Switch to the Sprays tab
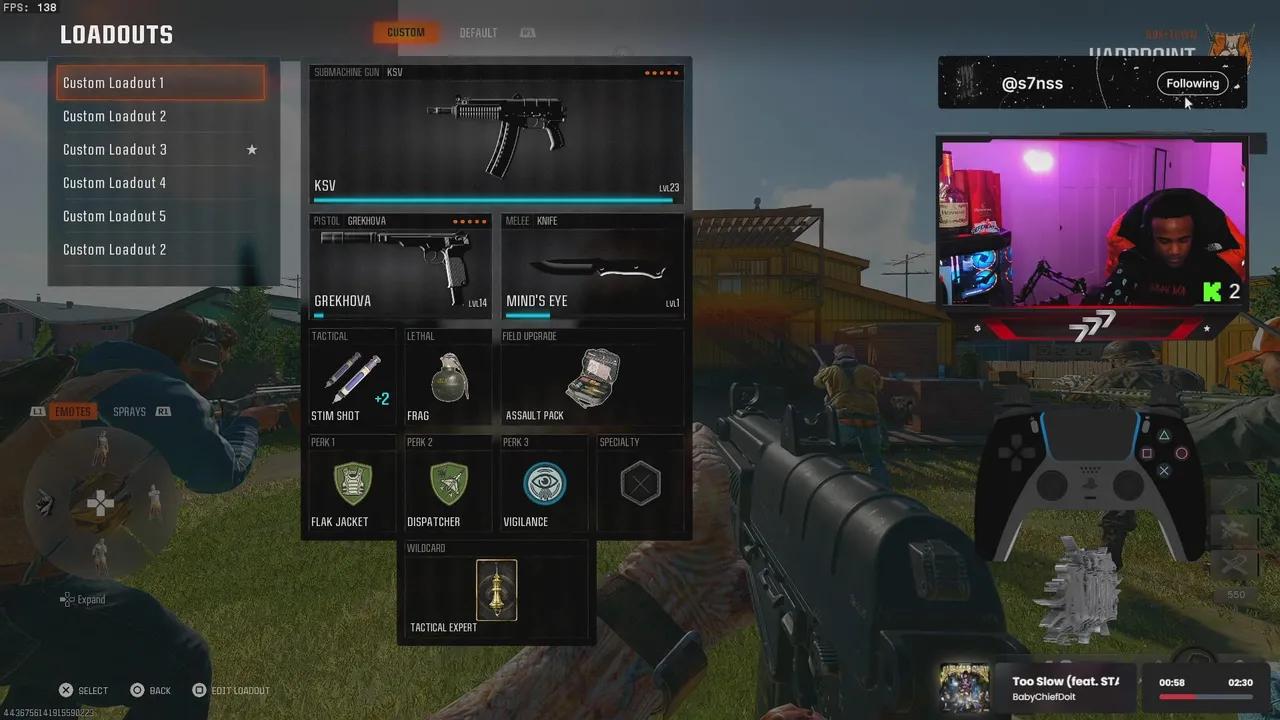This screenshot has width=1280, height=720. click(x=130, y=412)
